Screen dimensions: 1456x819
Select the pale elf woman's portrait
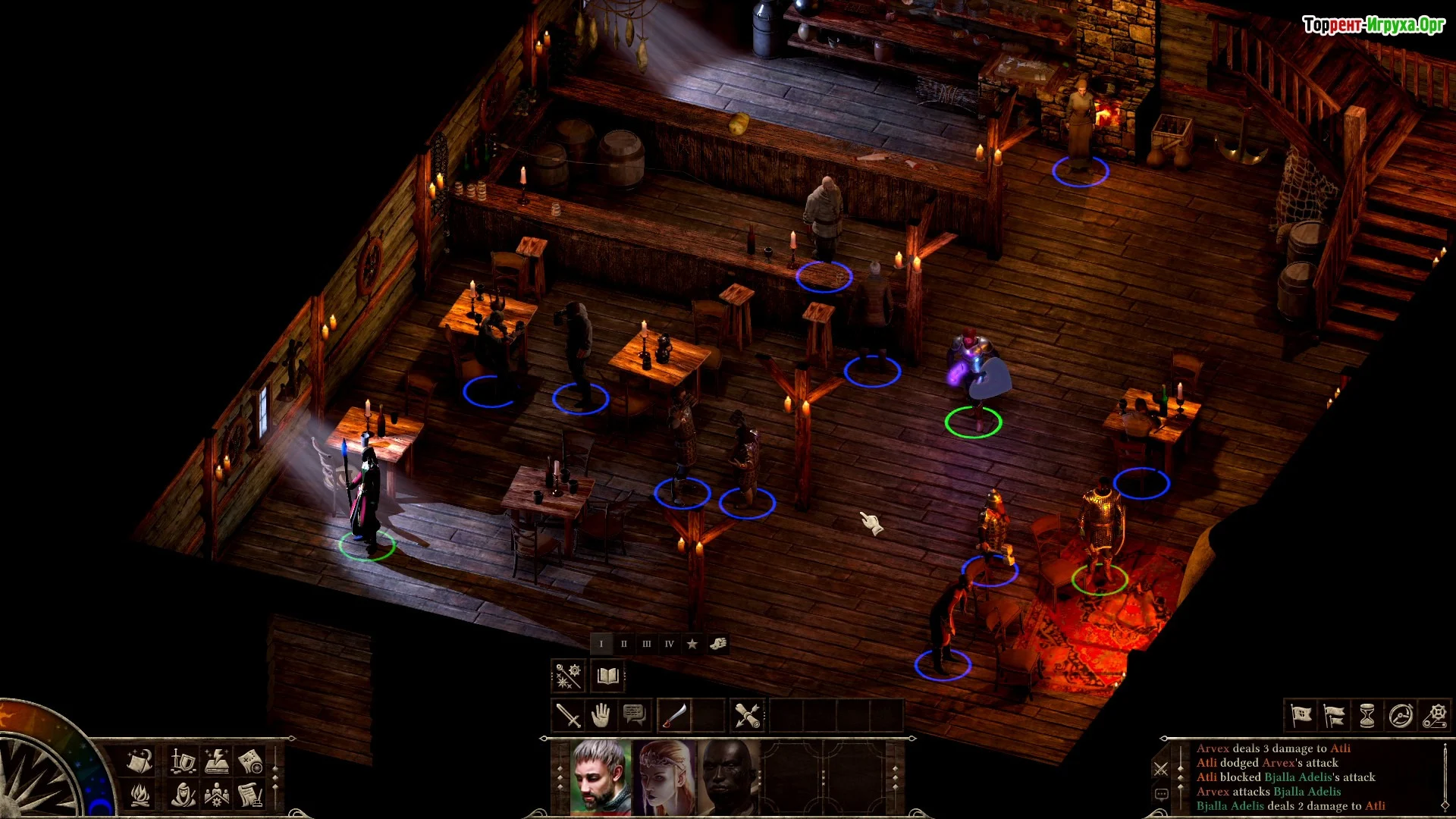(x=667, y=776)
